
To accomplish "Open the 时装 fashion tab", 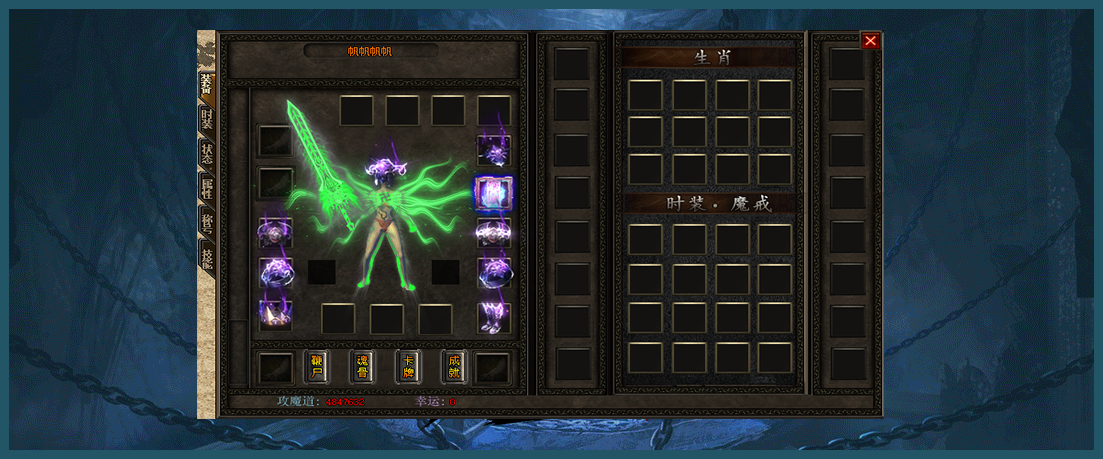I will pos(206,120).
